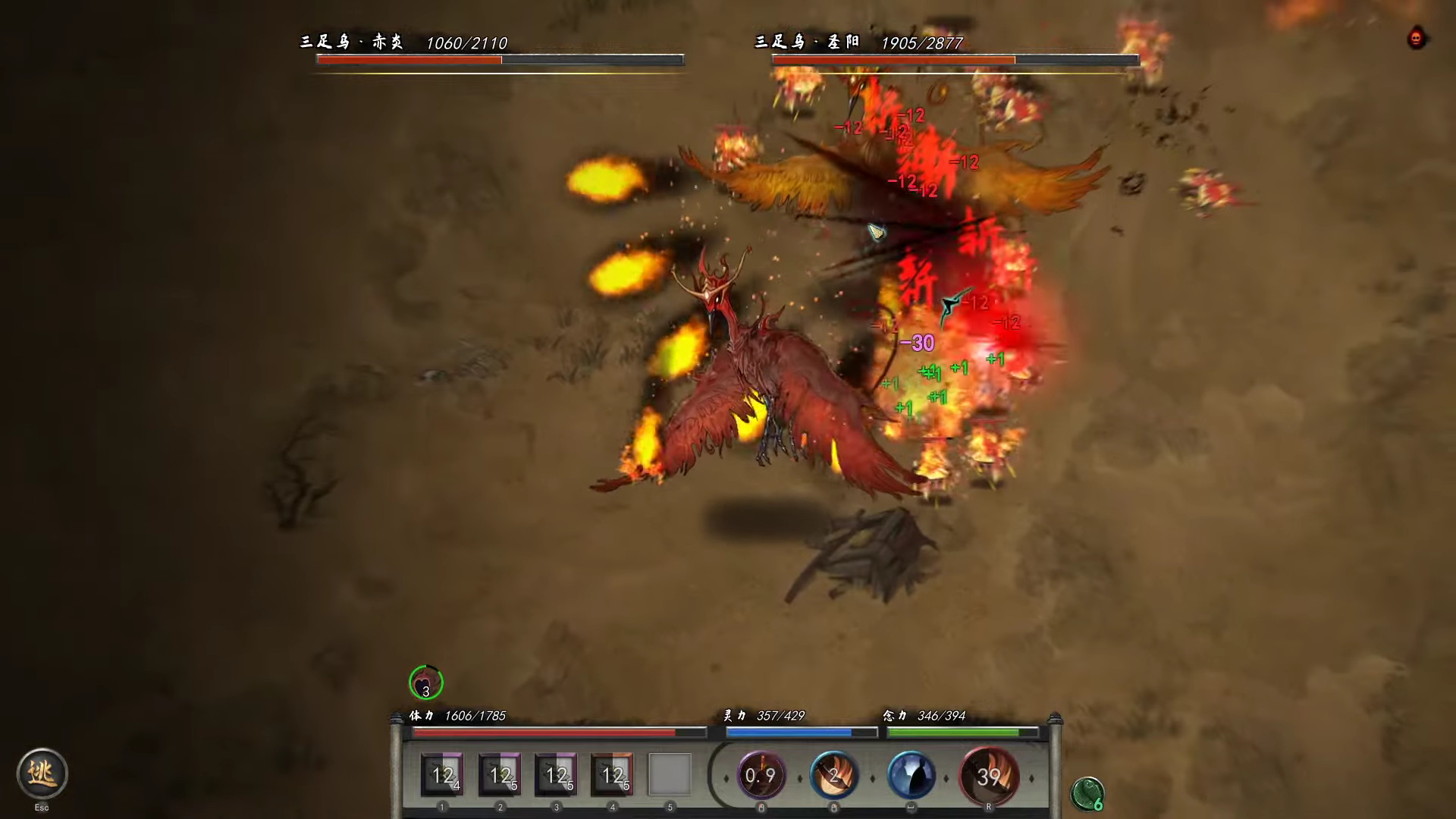Use the consumable in hotbar slot 3
Screen dimensions: 1456x819
(555, 775)
